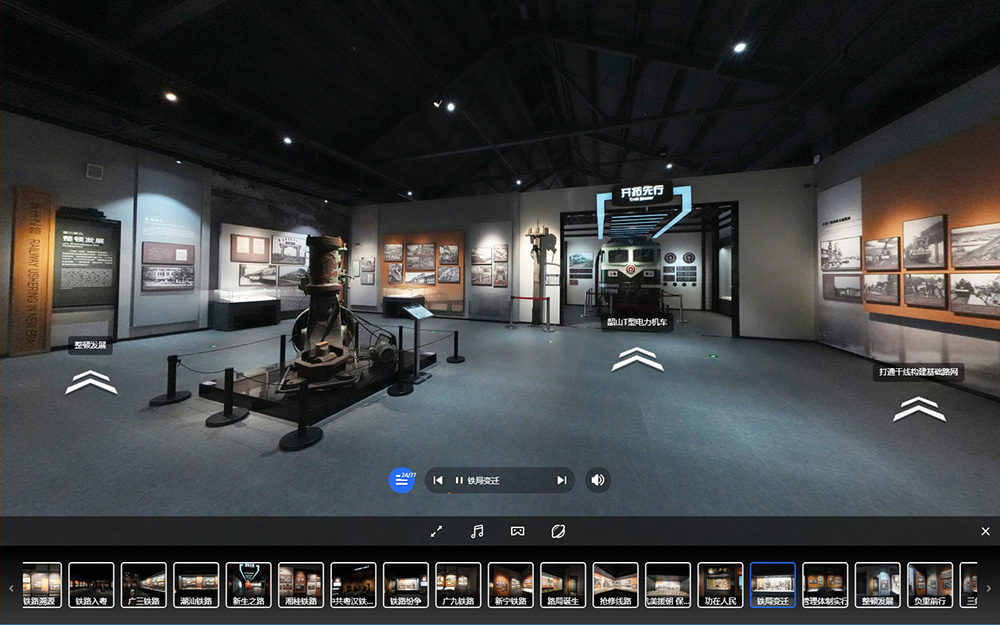The width and height of the screenshot is (1000, 625).
Task: Skip to the previous scene track
Action: coord(438,481)
